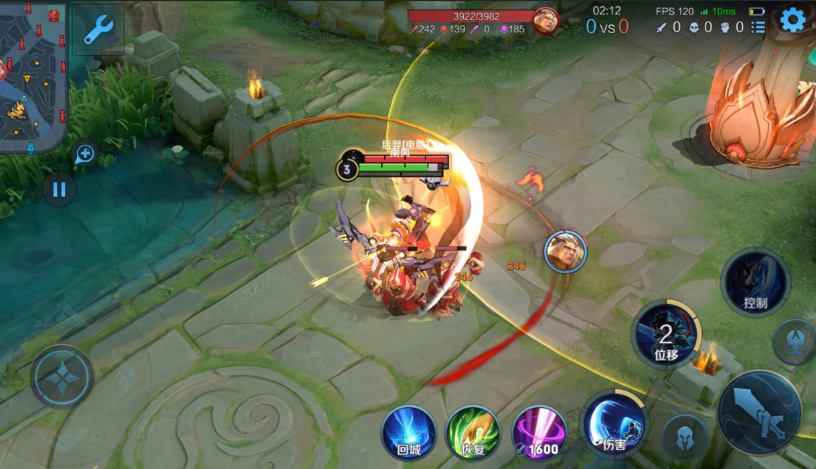Activate the 回城 recall ability
The height and width of the screenshot is (469, 816).
pos(408,432)
